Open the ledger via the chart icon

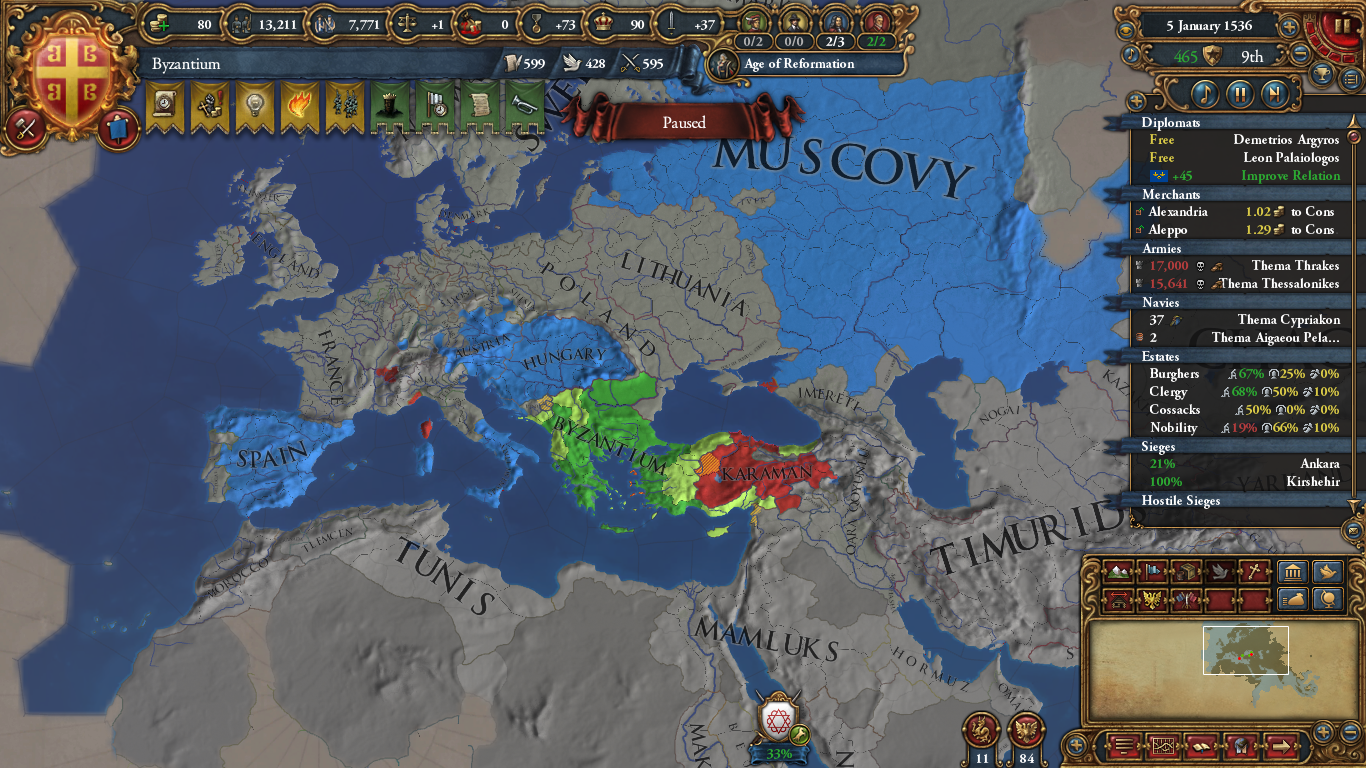pyautogui.click(x=1163, y=745)
